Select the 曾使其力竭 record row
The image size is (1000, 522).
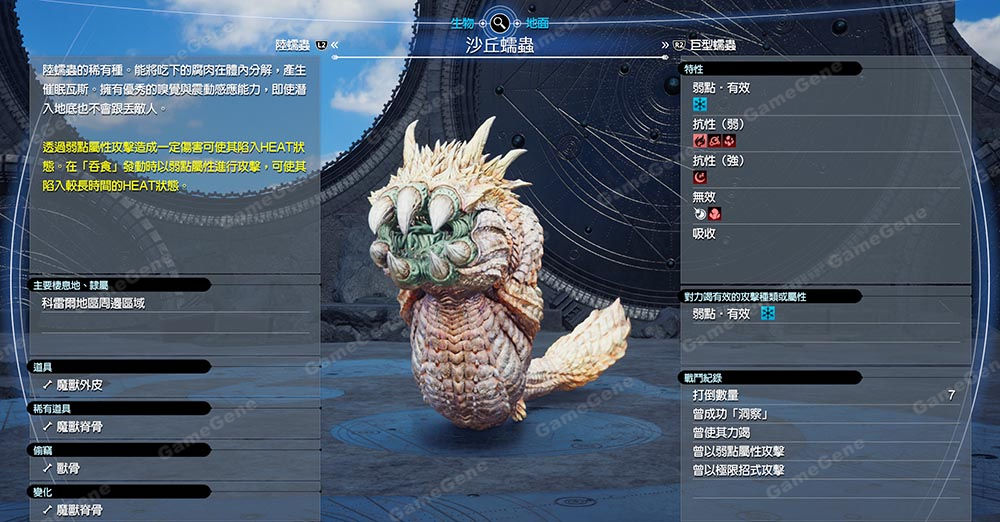pyautogui.click(x=823, y=433)
